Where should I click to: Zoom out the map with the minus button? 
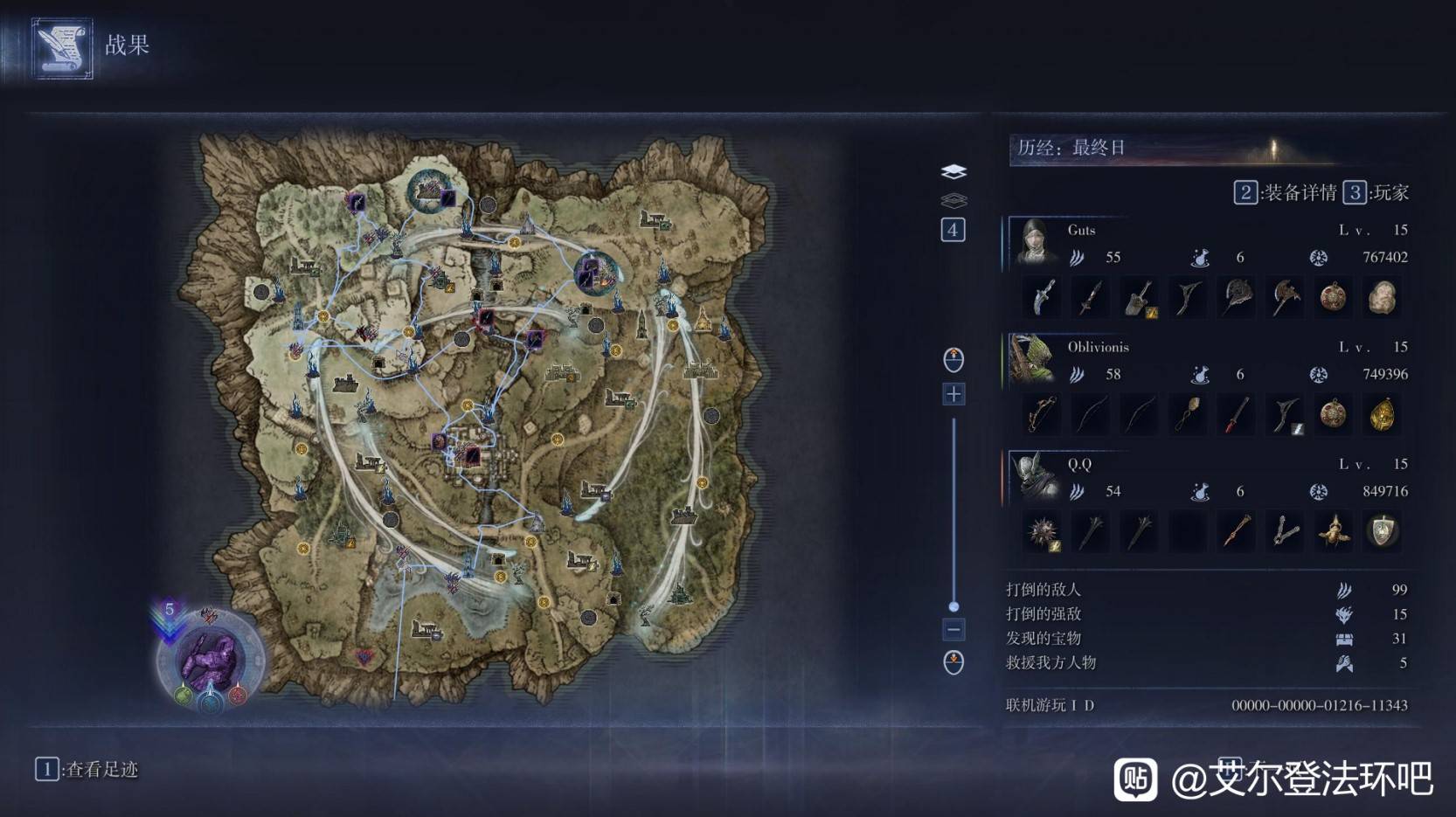pos(953,629)
